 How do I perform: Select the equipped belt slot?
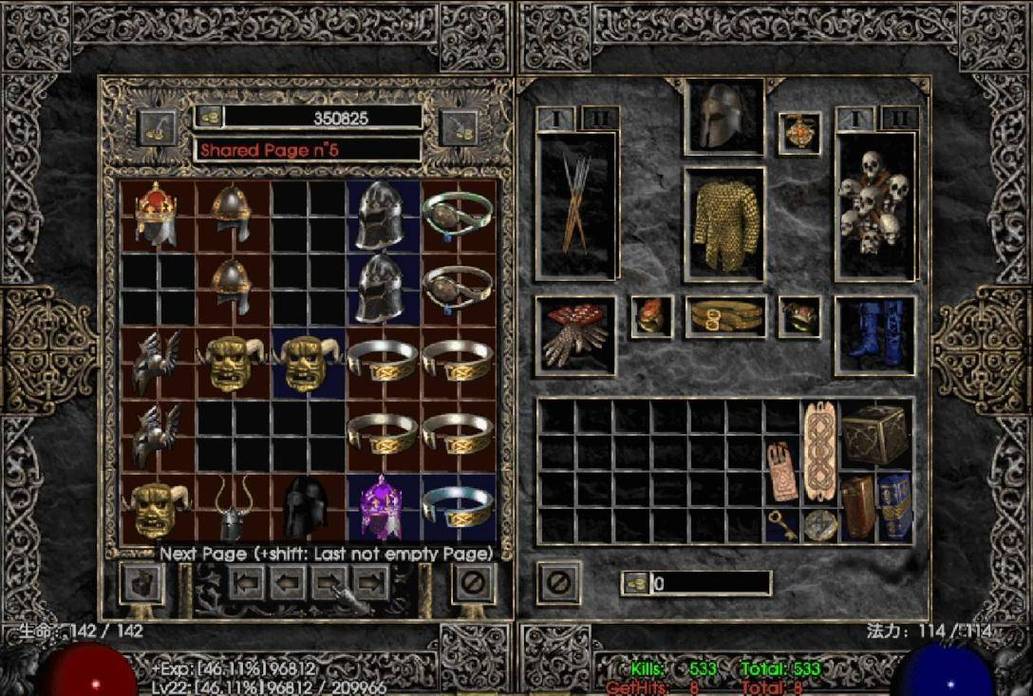(x=725, y=317)
